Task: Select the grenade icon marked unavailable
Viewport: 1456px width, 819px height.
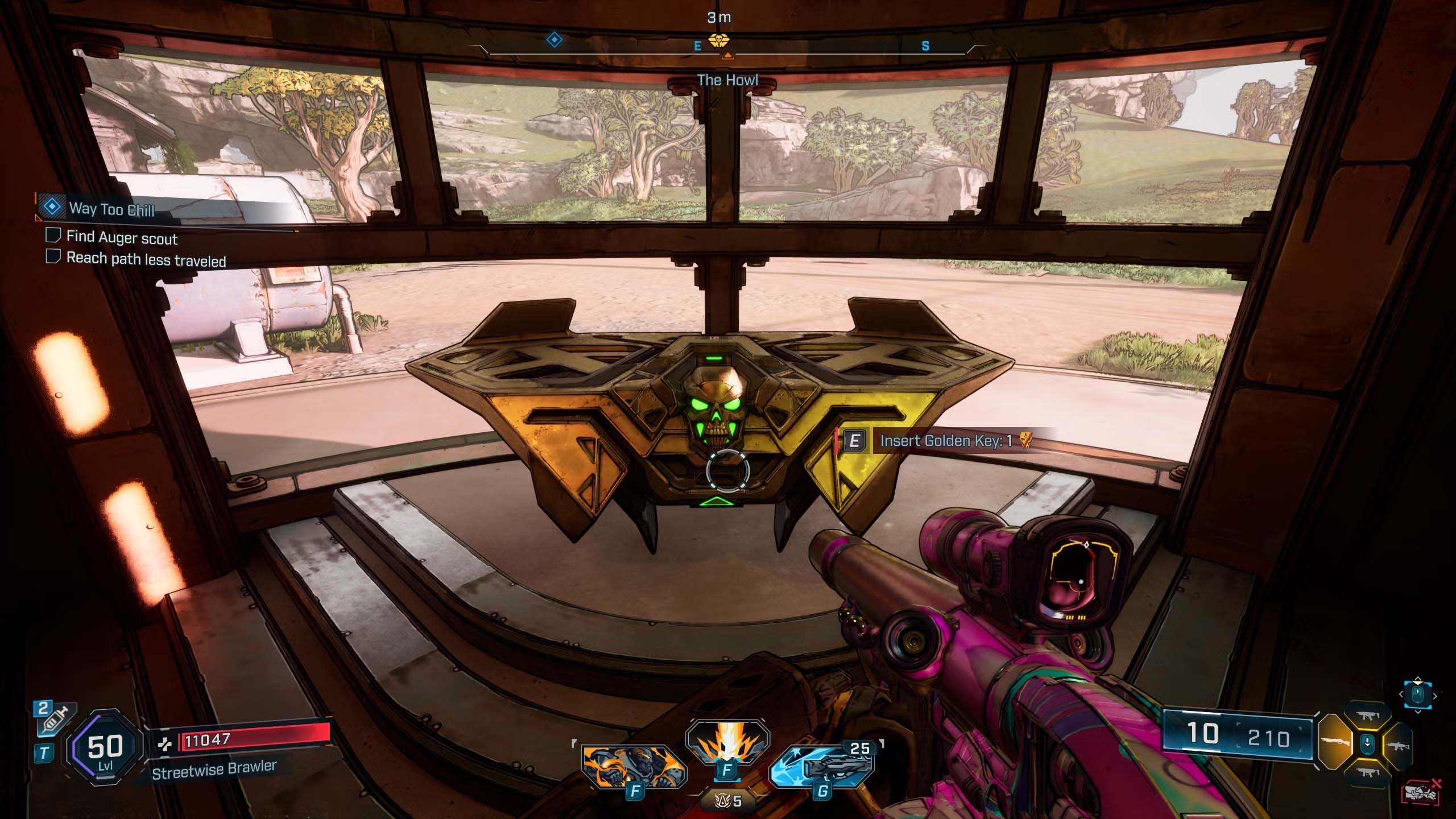Action: tap(1421, 792)
